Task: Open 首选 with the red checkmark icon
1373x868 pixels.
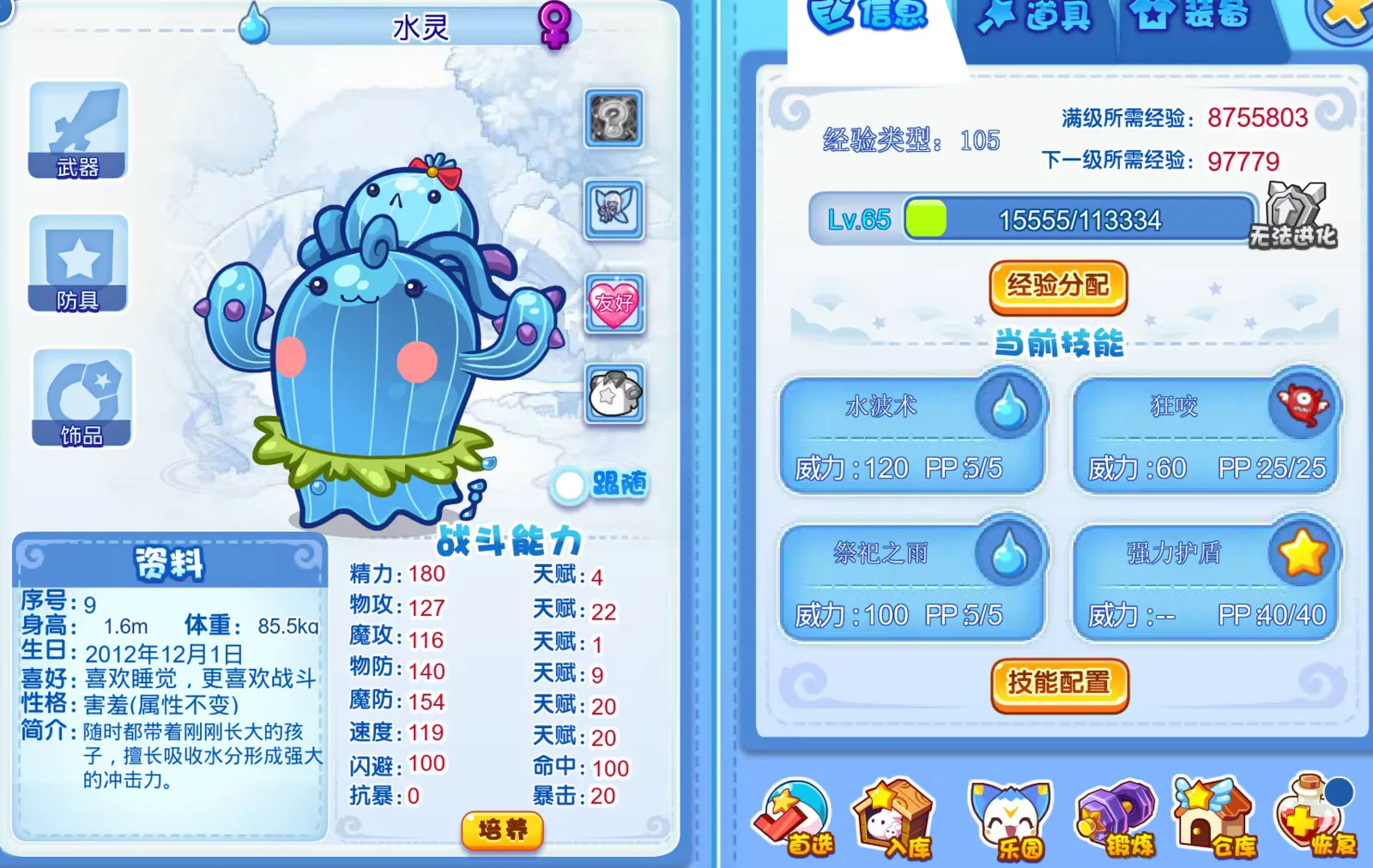Action: click(x=796, y=815)
